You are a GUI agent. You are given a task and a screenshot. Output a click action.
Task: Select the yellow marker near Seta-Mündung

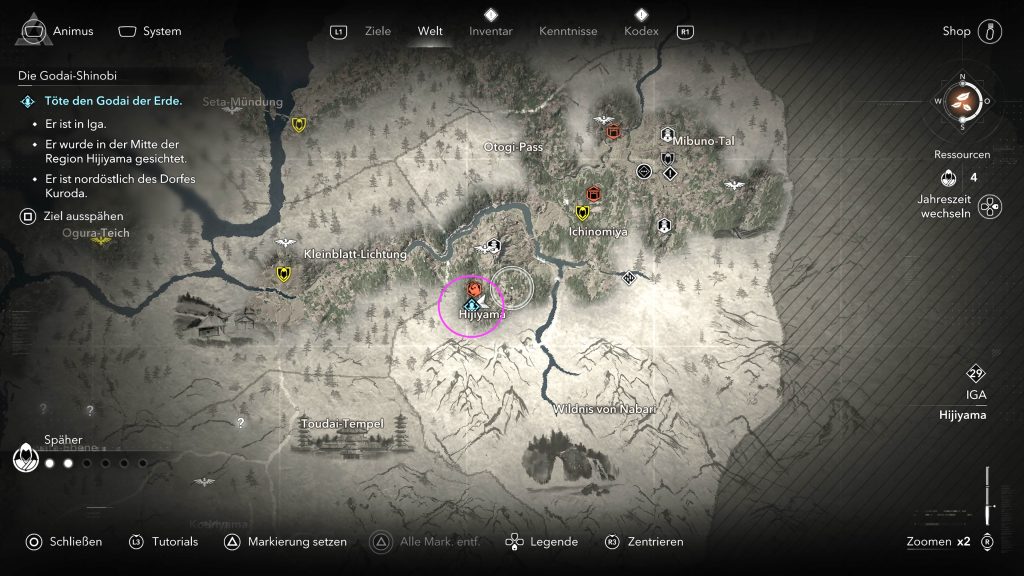(x=299, y=125)
